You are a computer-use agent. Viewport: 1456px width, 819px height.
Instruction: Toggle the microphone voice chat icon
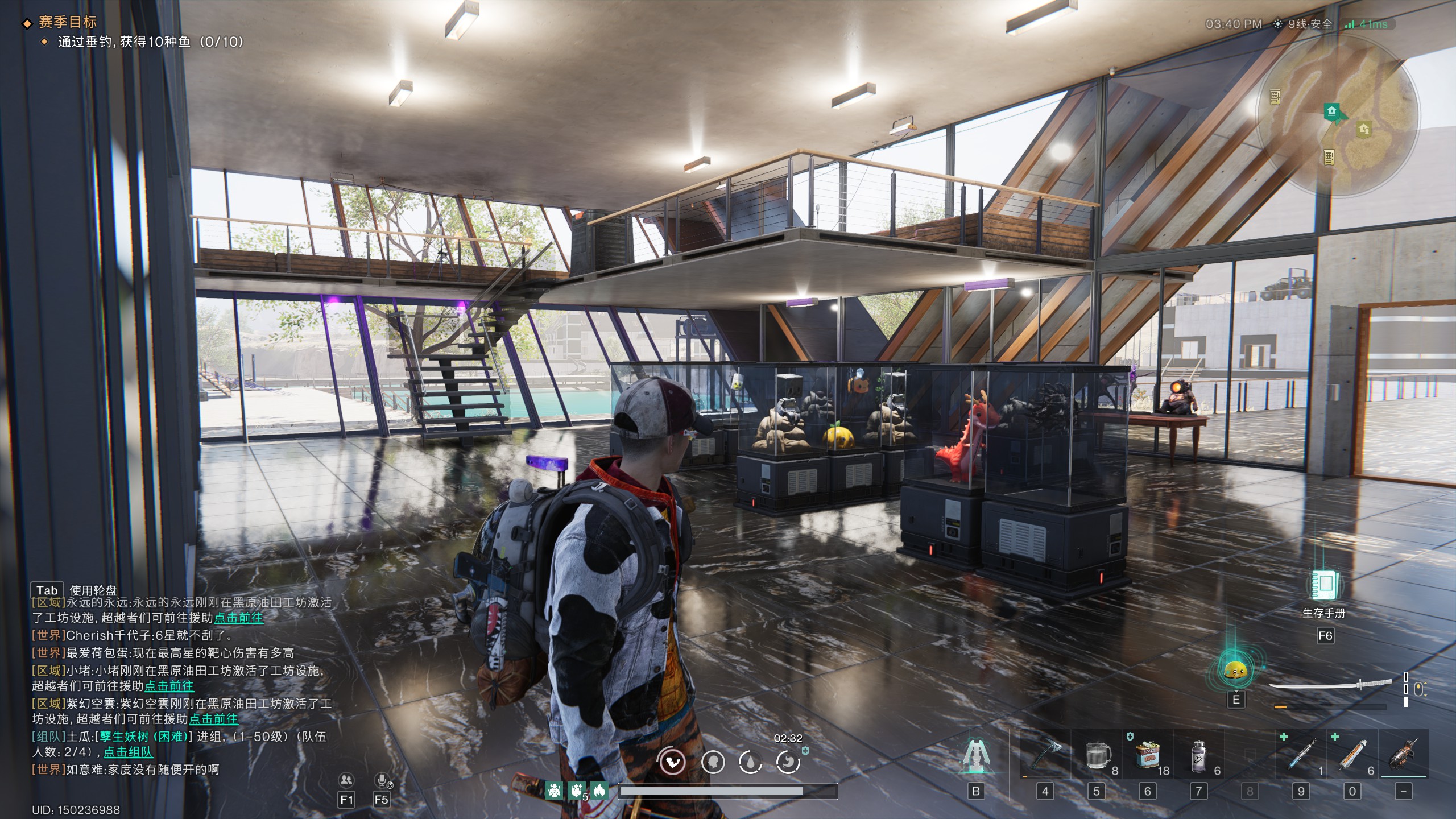point(382,780)
